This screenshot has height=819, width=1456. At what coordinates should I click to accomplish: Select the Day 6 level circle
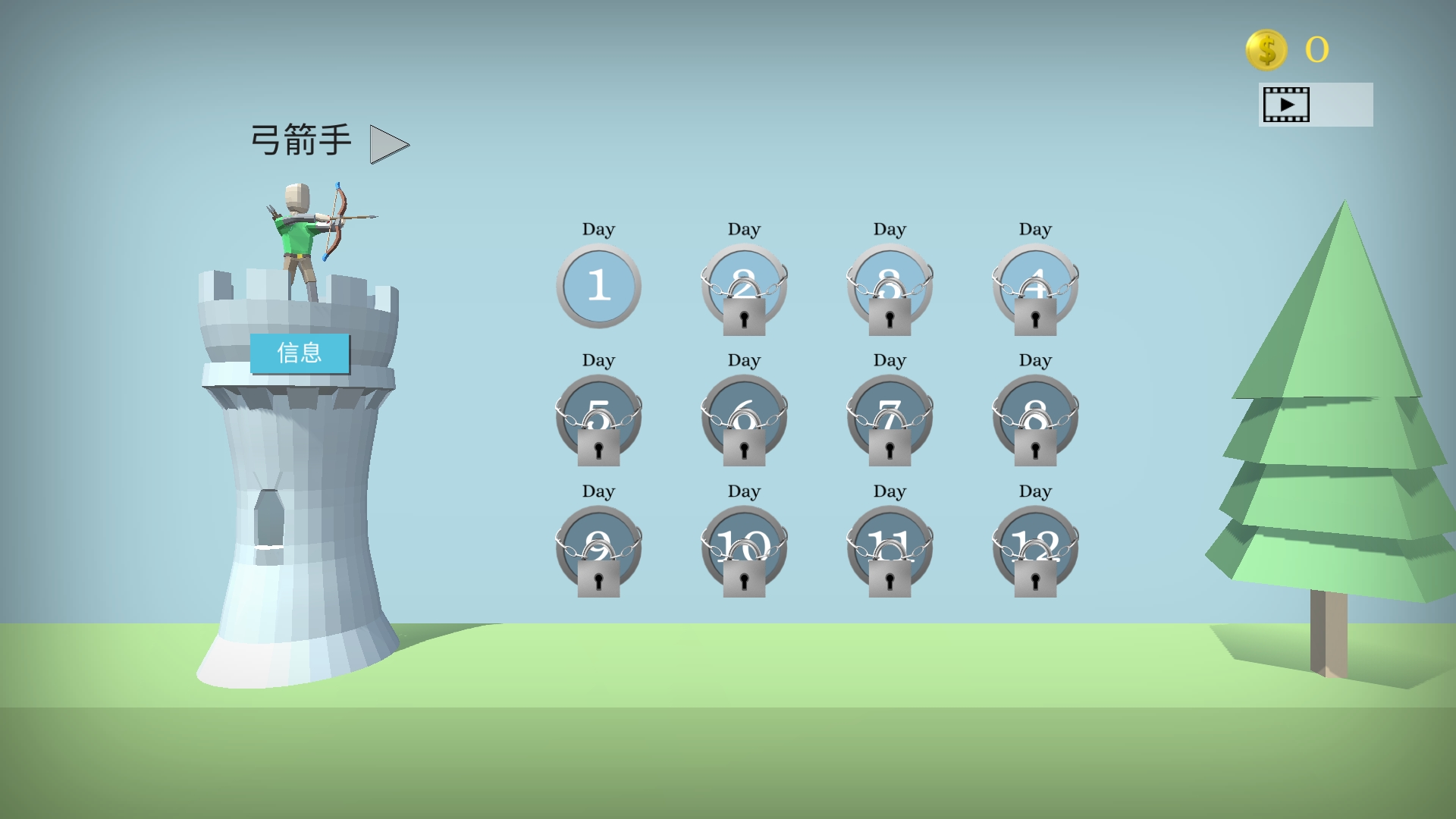(x=744, y=419)
